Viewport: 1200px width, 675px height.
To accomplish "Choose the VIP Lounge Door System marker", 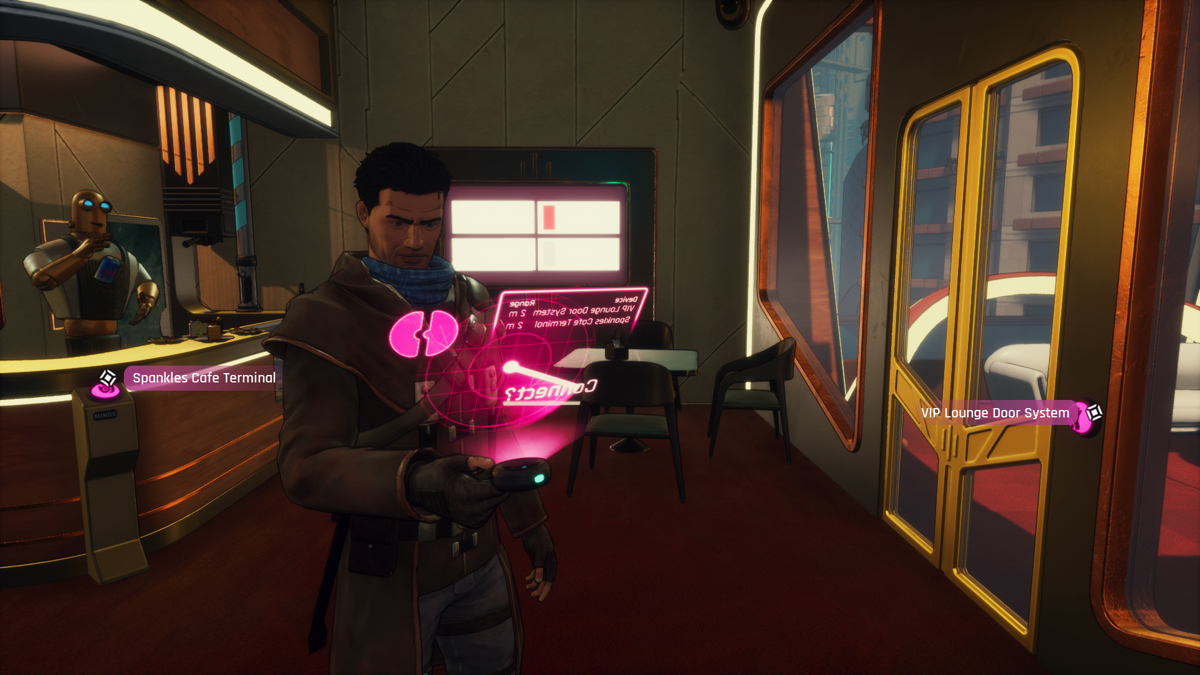I will click(1093, 412).
